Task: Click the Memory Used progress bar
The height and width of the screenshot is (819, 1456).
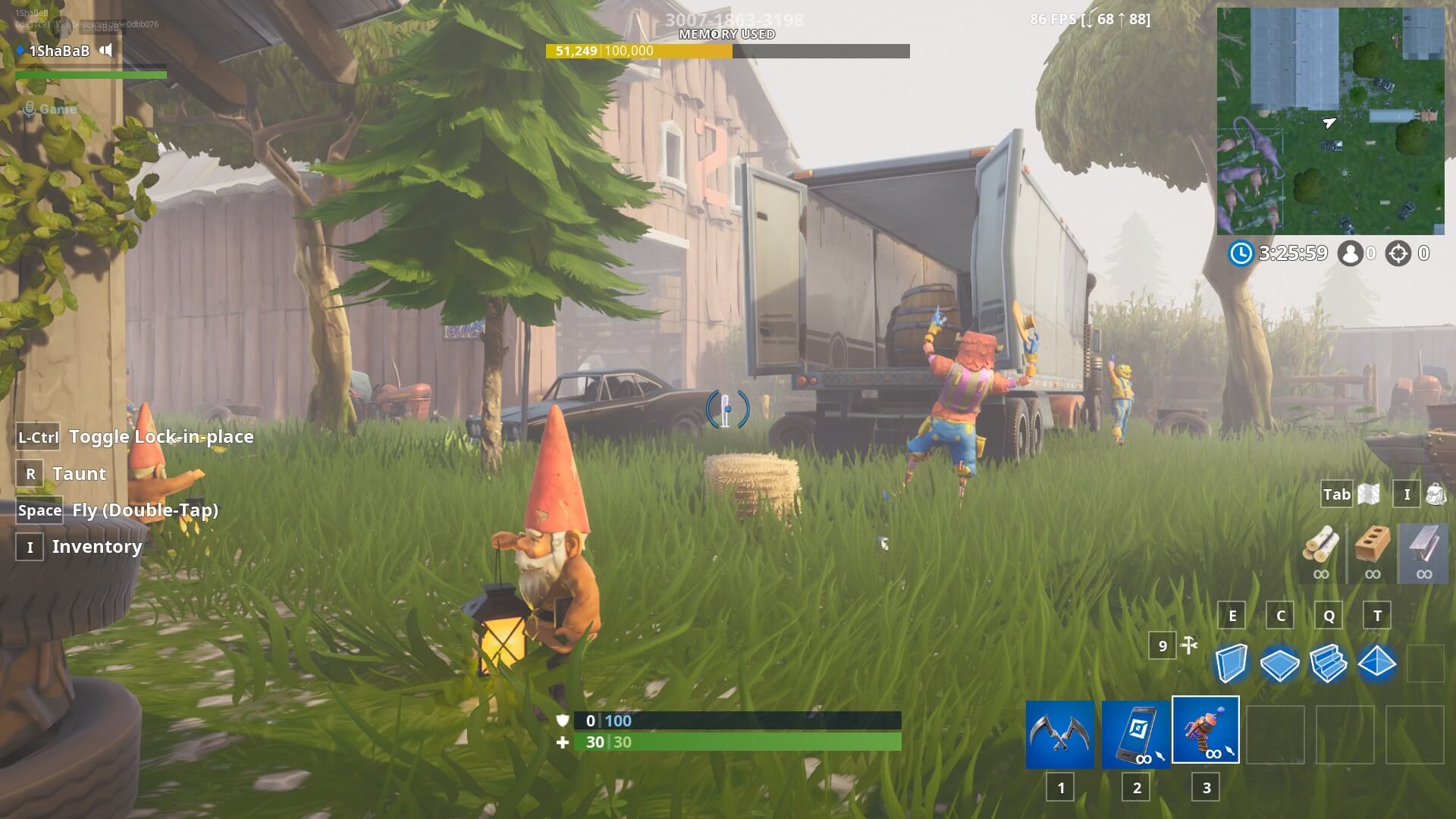Action: tap(726, 52)
